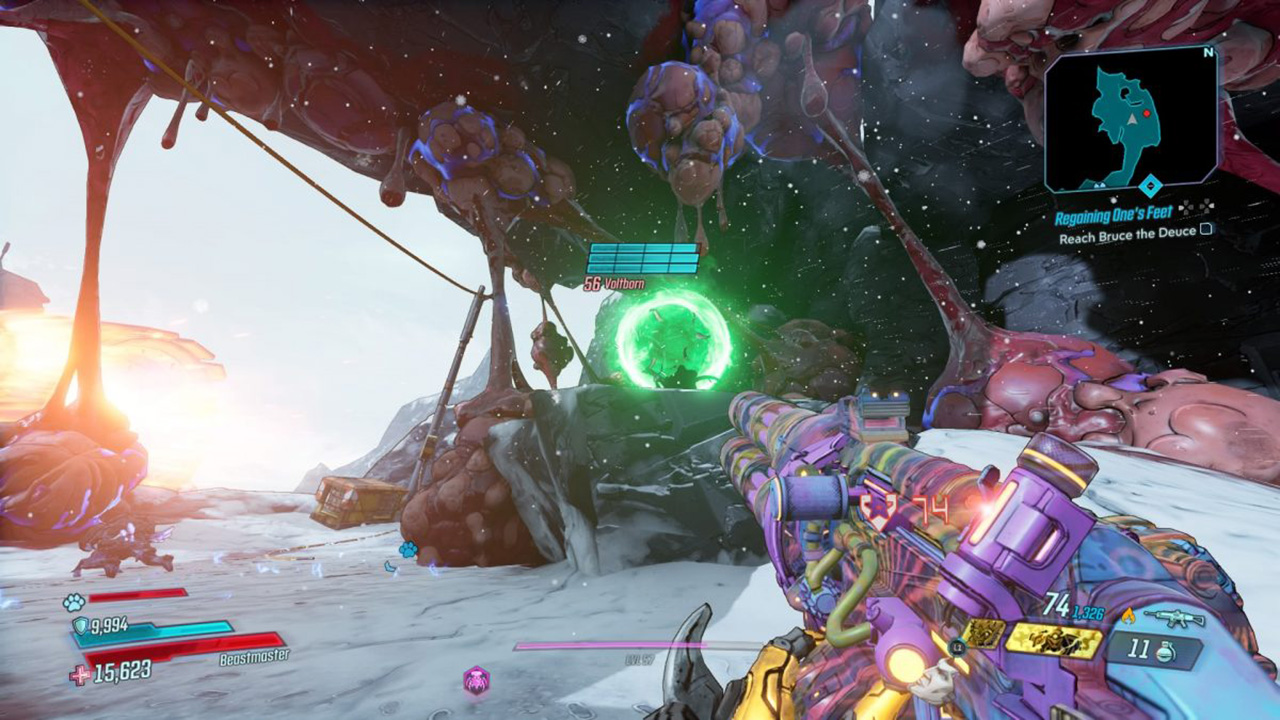Screen dimensions: 1280x720
Task: Click the assault rifle weapon icon
Action: point(1174,618)
